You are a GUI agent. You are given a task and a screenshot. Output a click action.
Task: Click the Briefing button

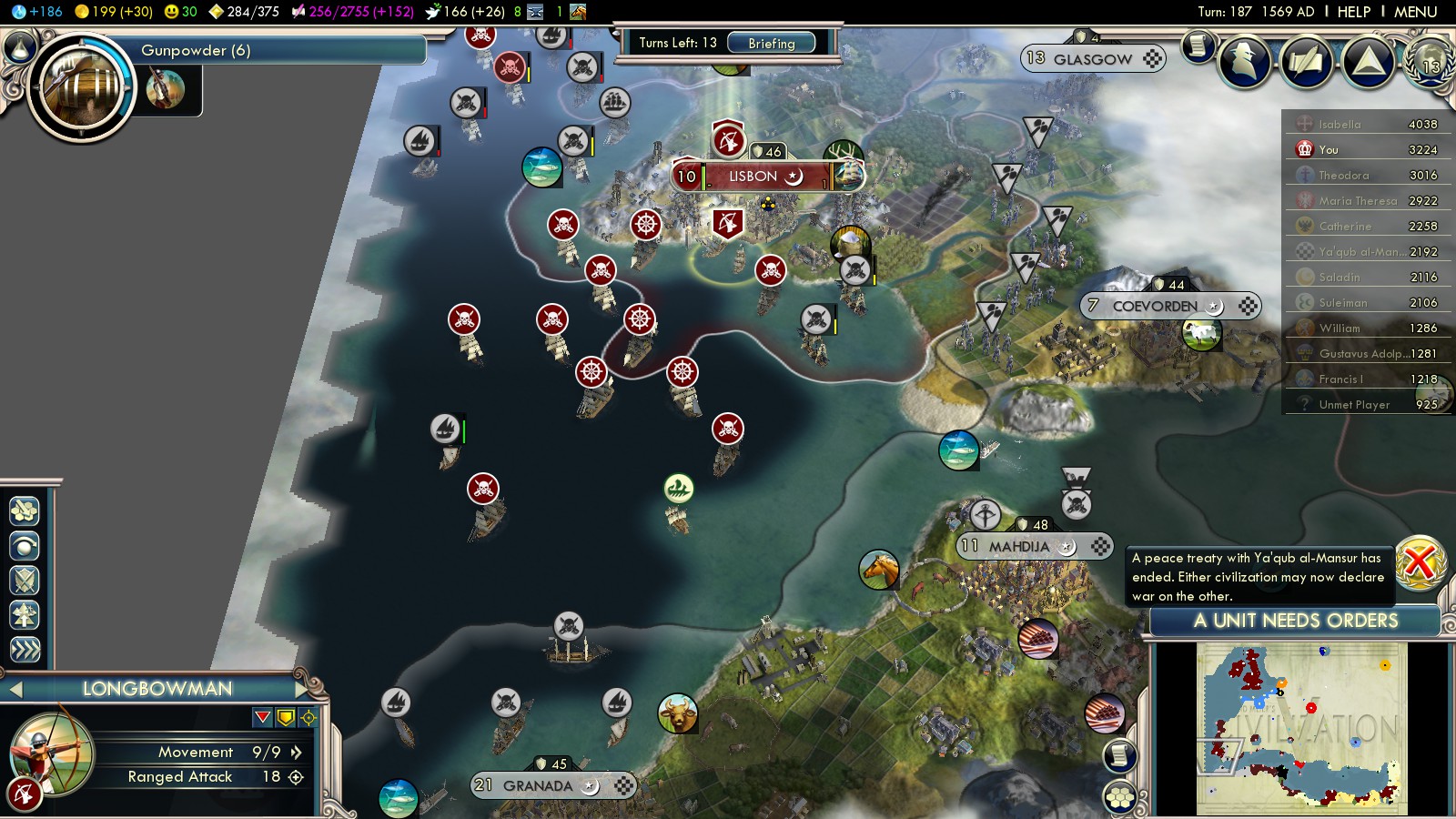[x=771, y=43]
